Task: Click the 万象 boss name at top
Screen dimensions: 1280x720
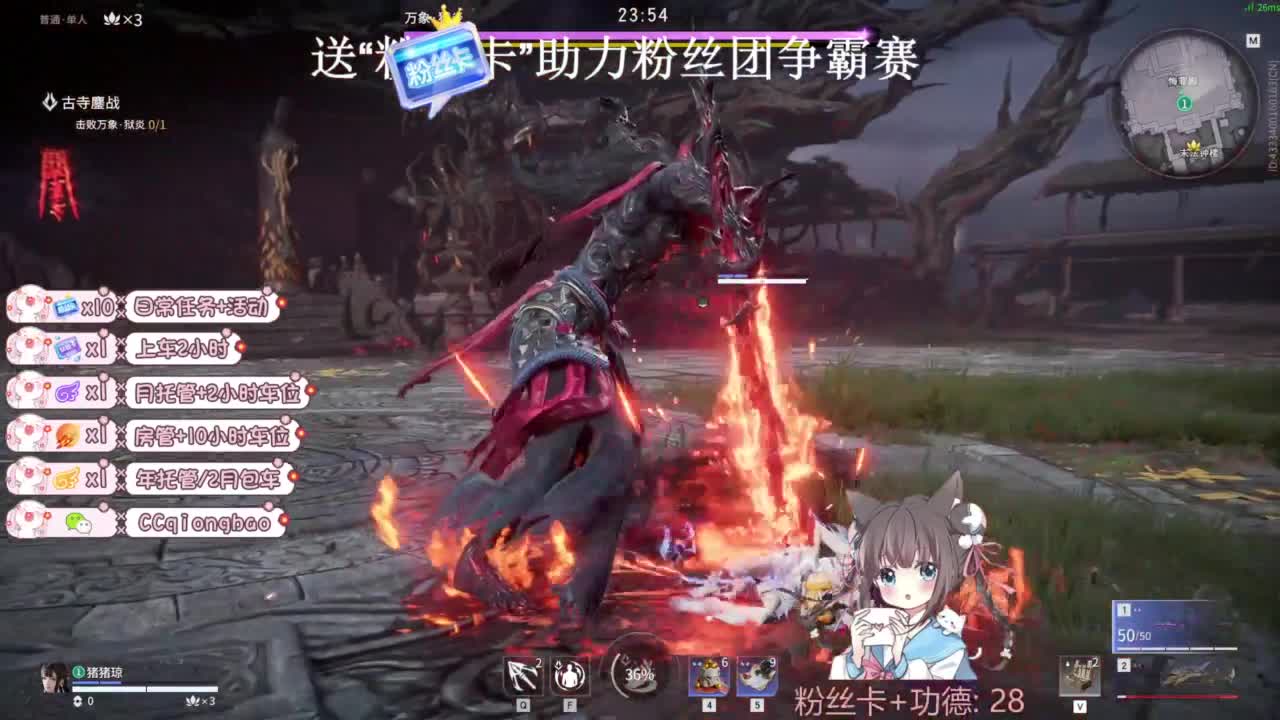Action: pyautogui.click(x=415, y=17)
